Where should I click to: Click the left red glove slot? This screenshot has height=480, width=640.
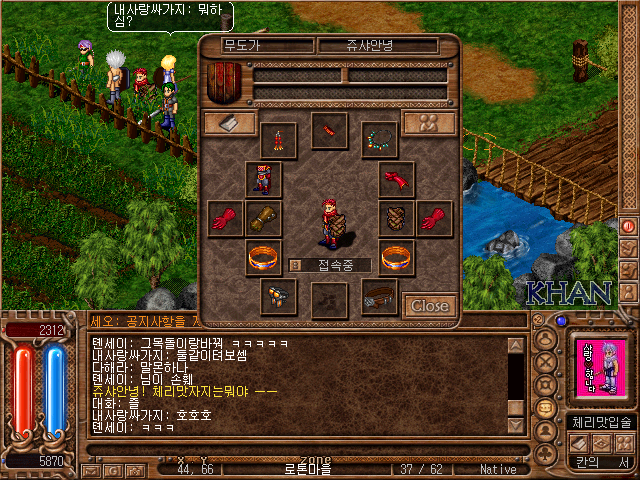tap(224, 217)
